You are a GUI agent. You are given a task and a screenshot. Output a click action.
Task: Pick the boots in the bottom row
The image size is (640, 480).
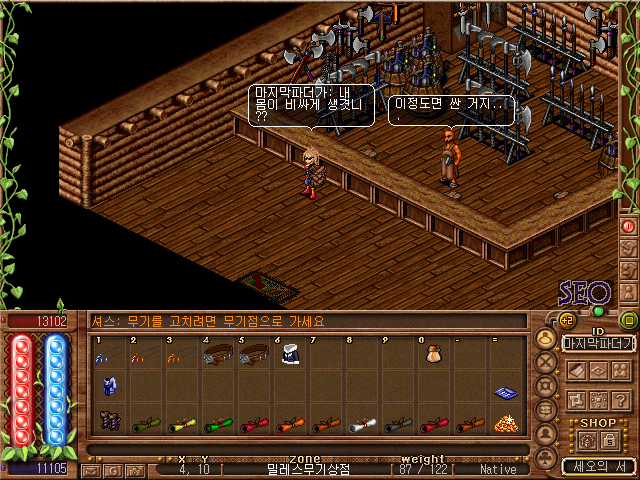(109, 422)
